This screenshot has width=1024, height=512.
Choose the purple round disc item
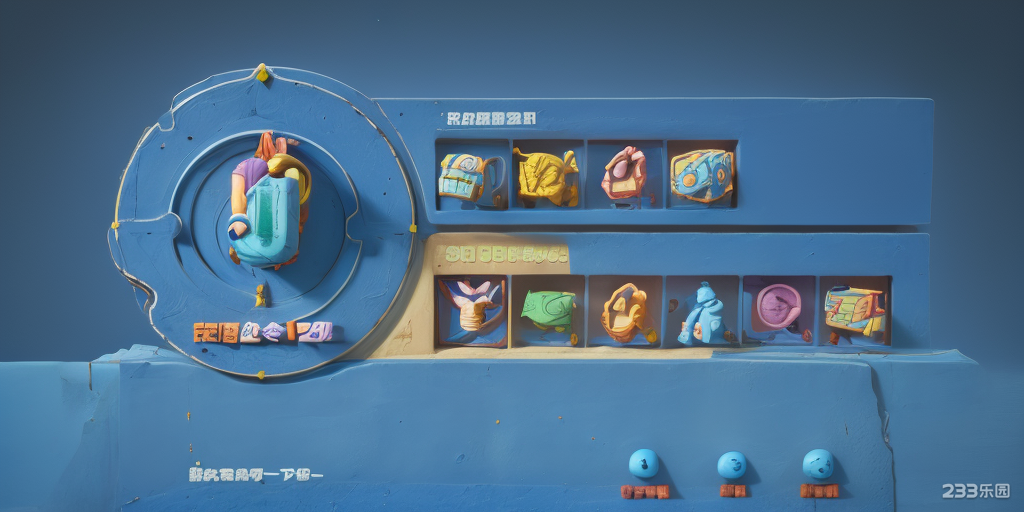click(778, 310)
